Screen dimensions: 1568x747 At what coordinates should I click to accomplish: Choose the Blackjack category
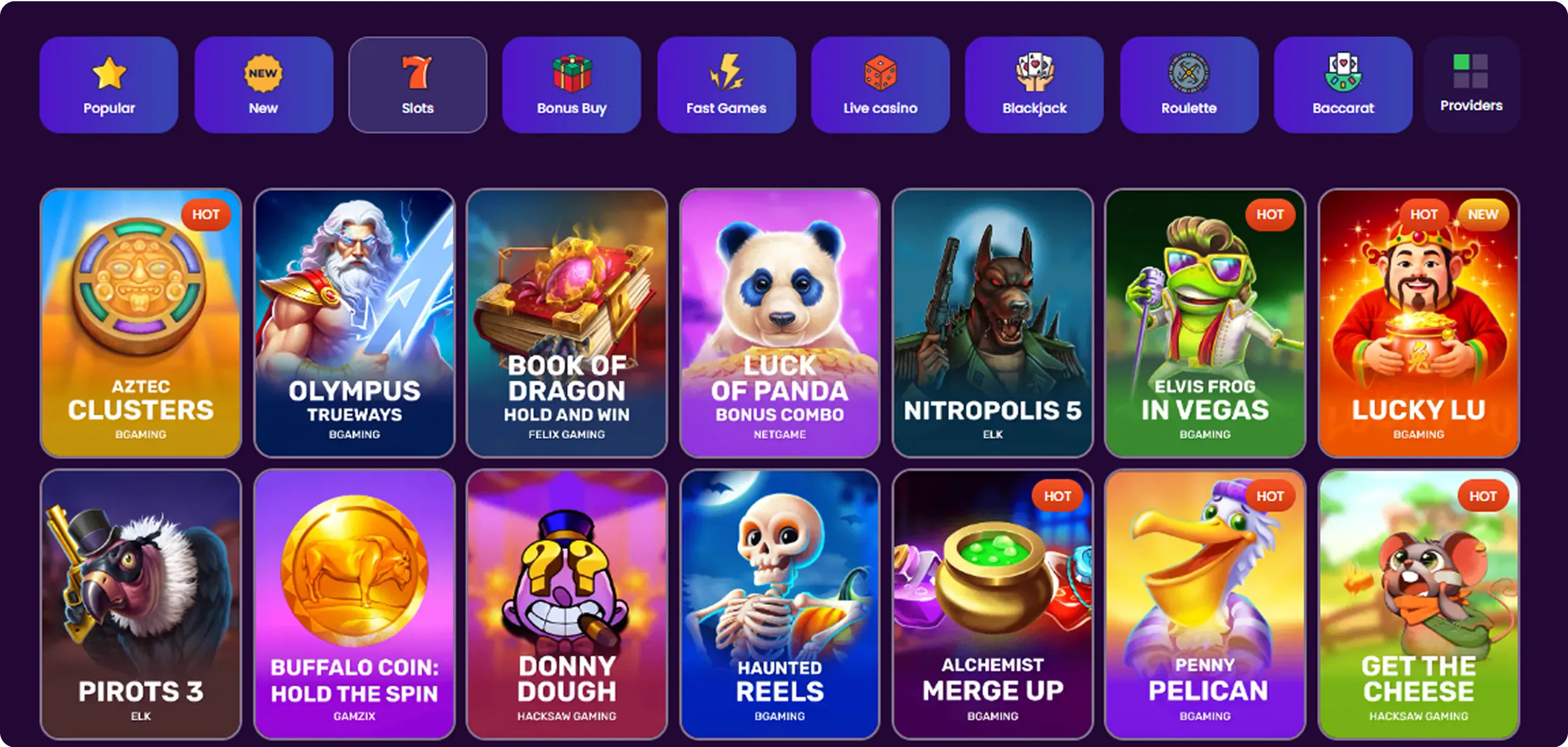pos(1034,85)
